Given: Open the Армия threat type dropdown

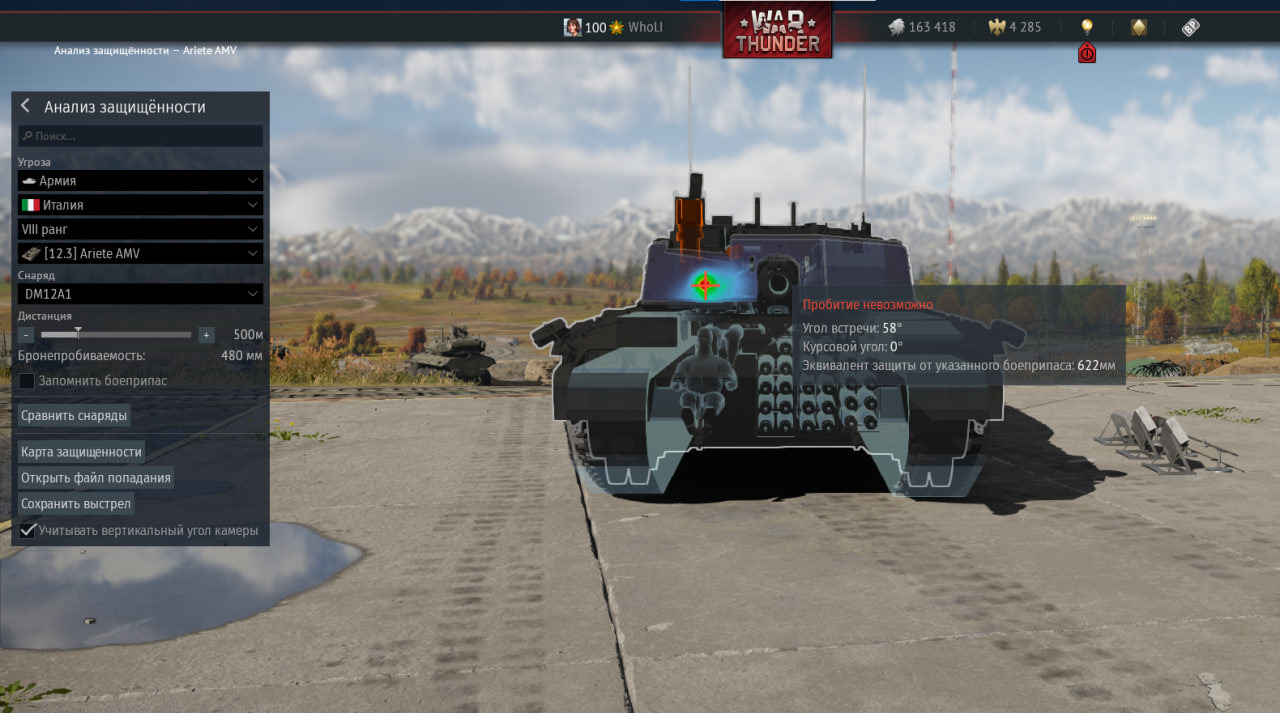Looking at the screenshot, I should (x=140, y=181).
